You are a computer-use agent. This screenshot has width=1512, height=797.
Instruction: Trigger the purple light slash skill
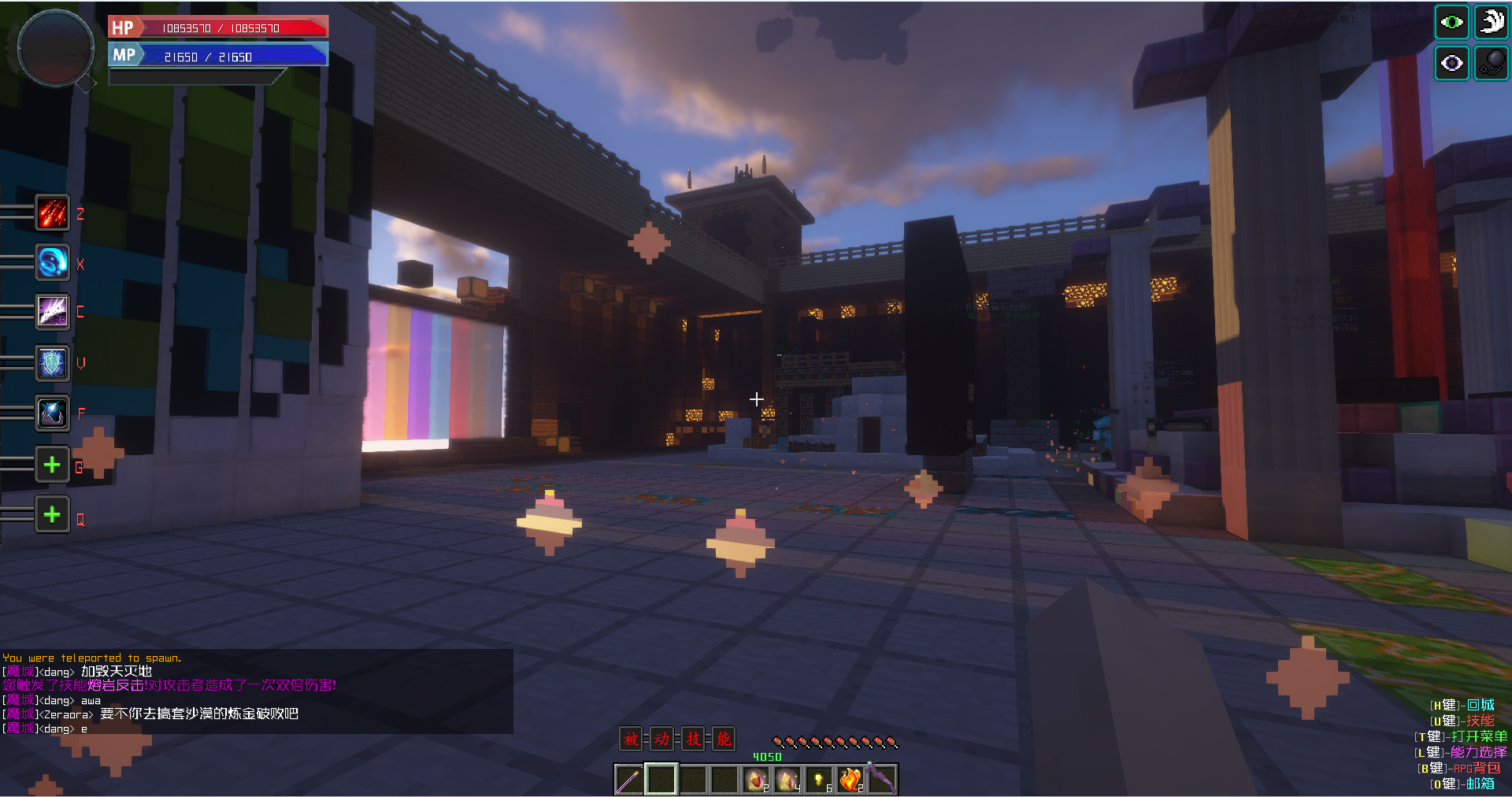pos(53,312)
